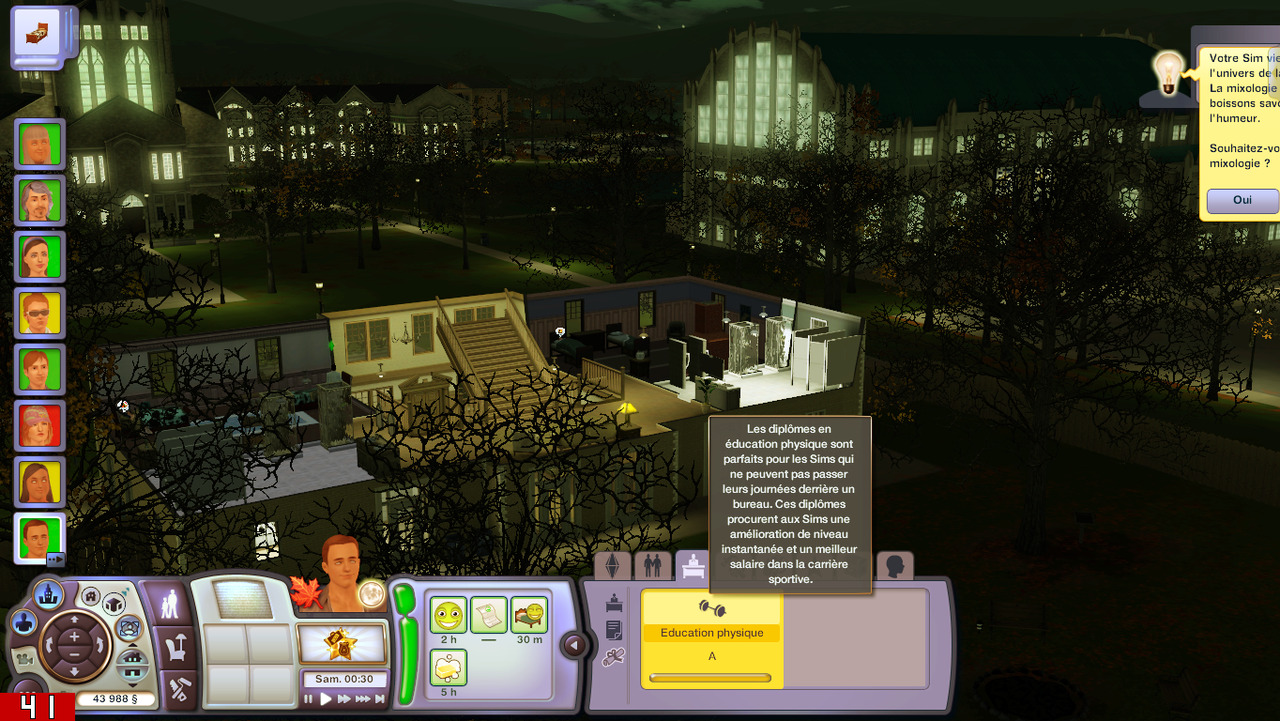Click the happy face moodlet

(x=449, y=614)
